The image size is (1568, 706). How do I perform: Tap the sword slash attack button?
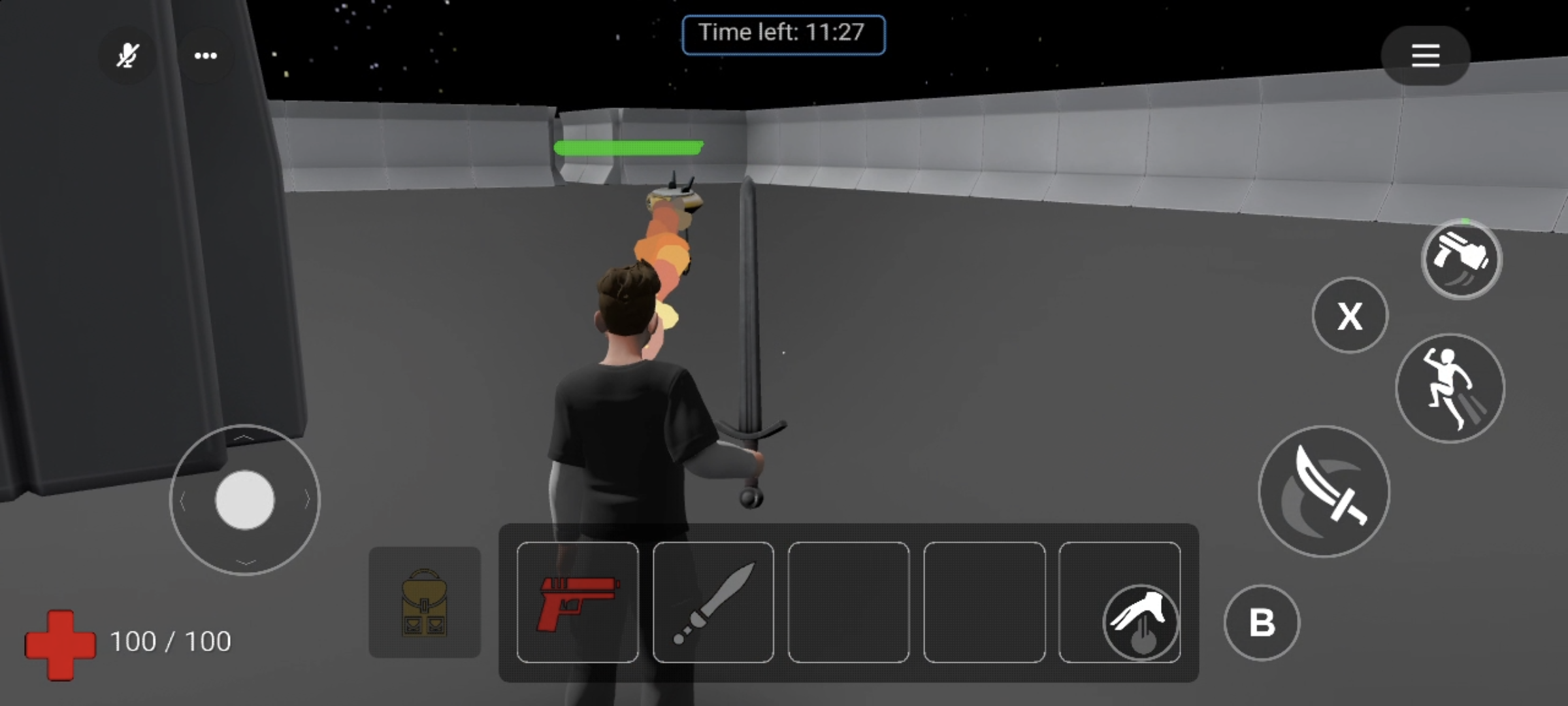(x=1324, y=492)
